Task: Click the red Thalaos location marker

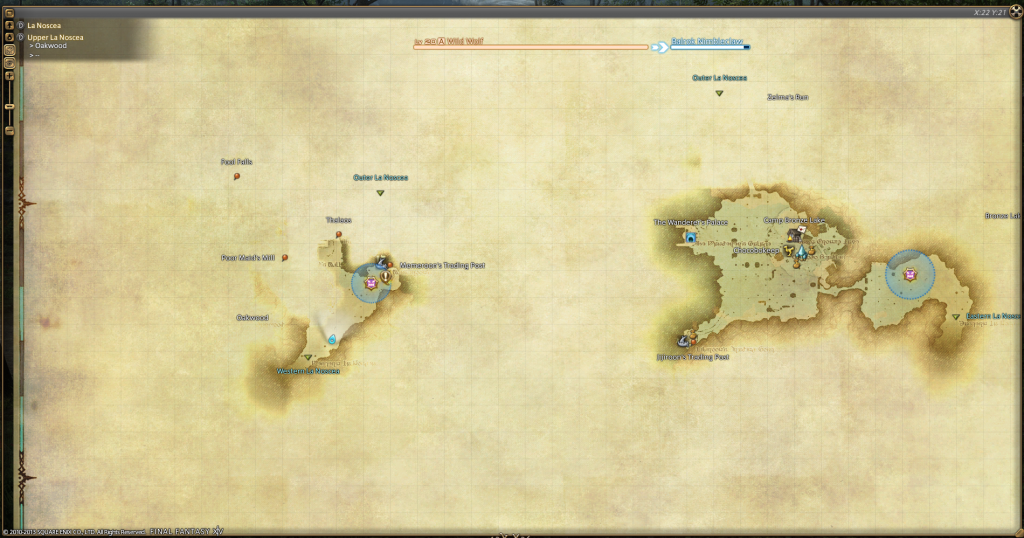Action: (x=339, y=235)
